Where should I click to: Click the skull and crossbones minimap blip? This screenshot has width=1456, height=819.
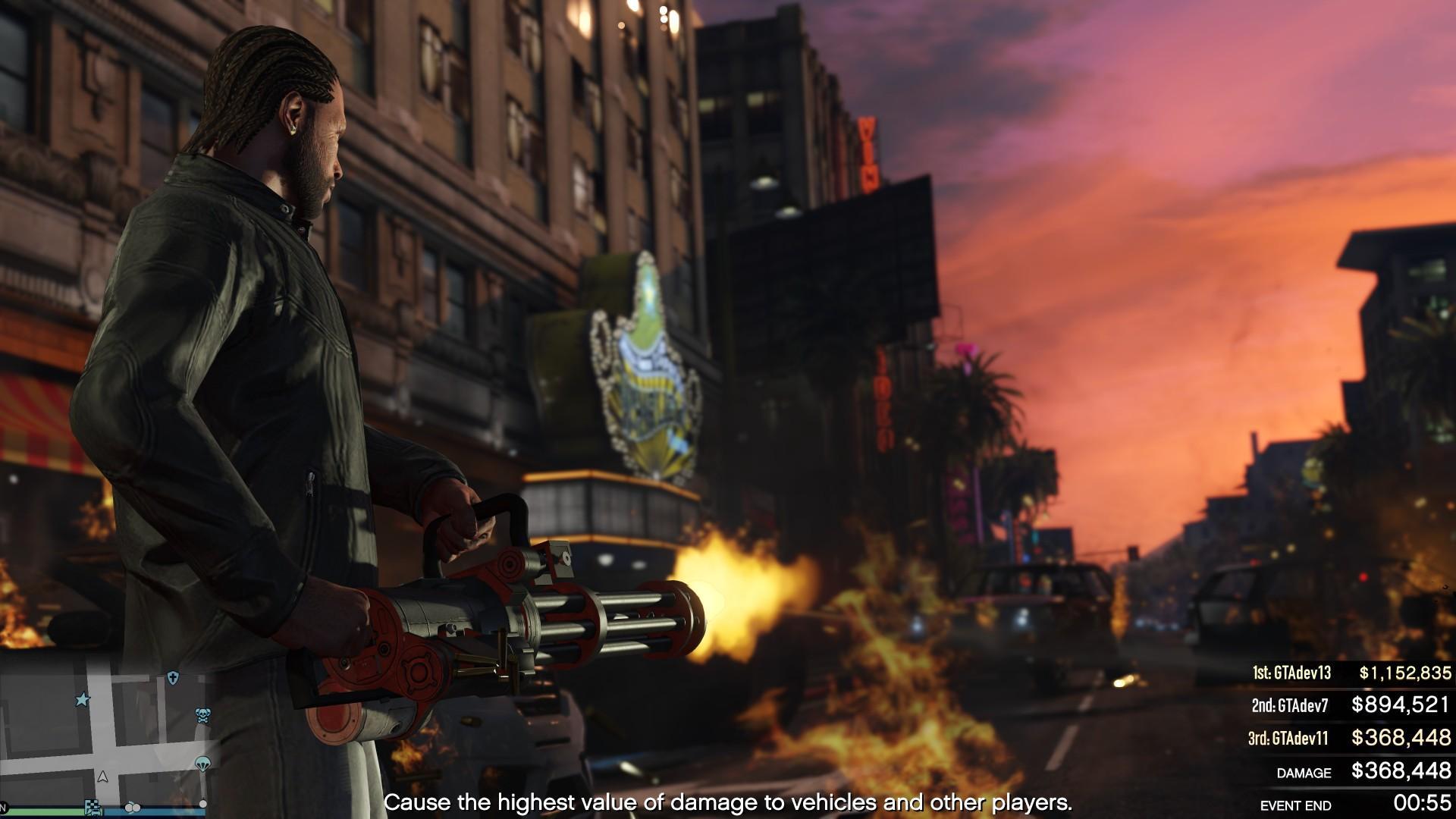coord(203,715)
